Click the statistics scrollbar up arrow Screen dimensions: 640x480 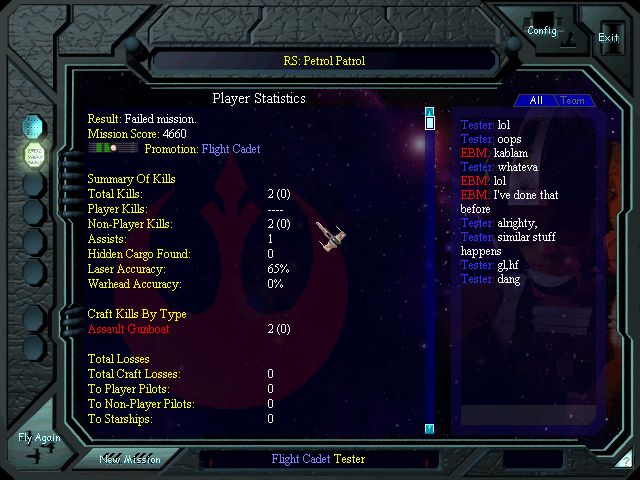tap(429, 112)
